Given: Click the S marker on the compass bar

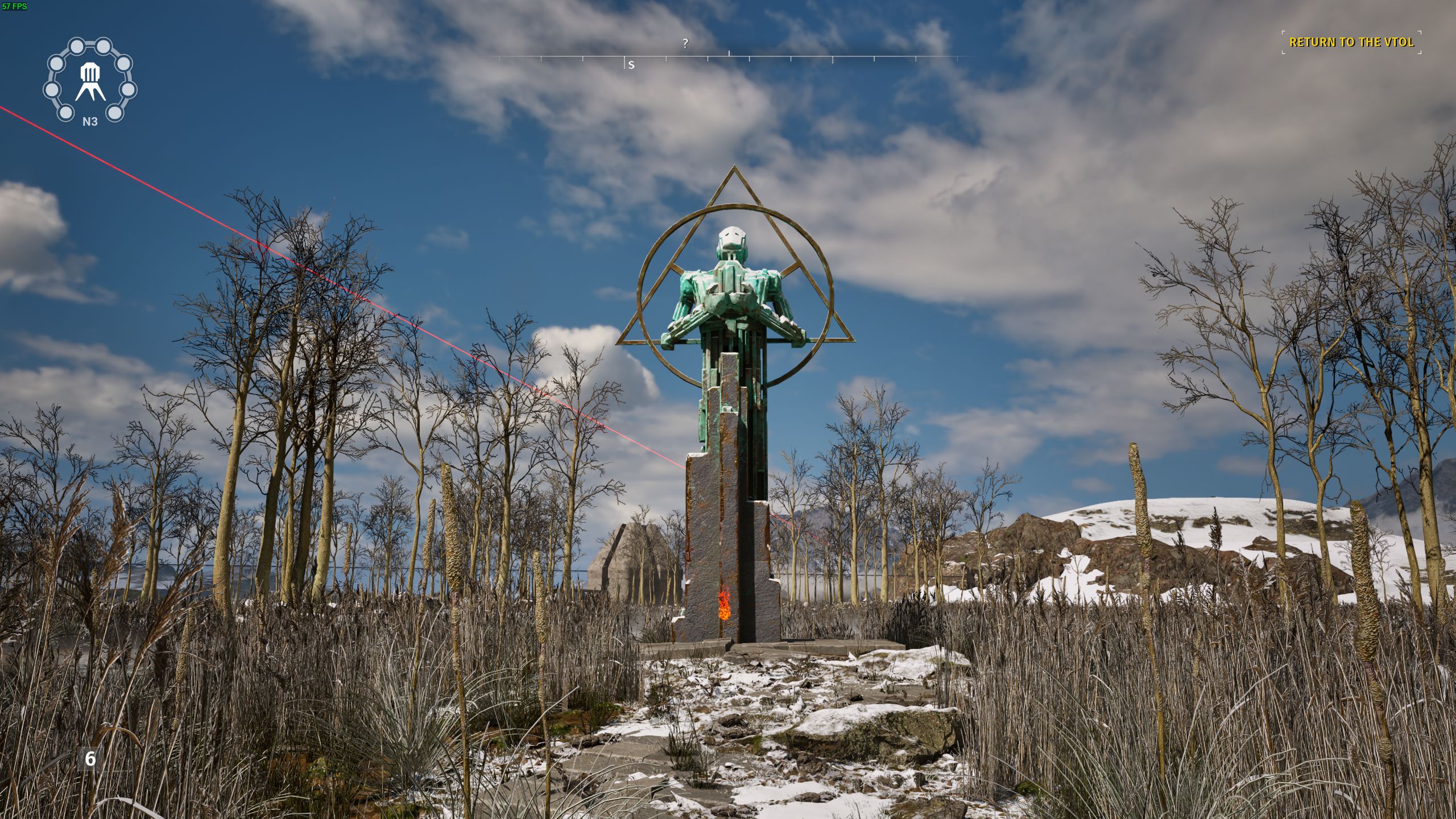Looking at the screenshot, I should point(631,64).
